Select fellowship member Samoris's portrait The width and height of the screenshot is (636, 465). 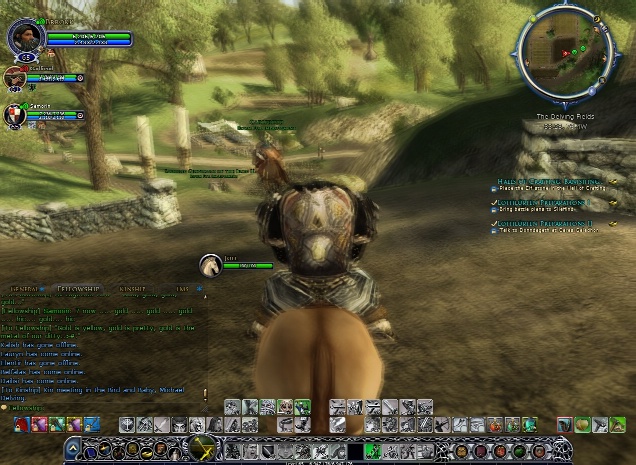pyautogui.click(x=14, y=113)
